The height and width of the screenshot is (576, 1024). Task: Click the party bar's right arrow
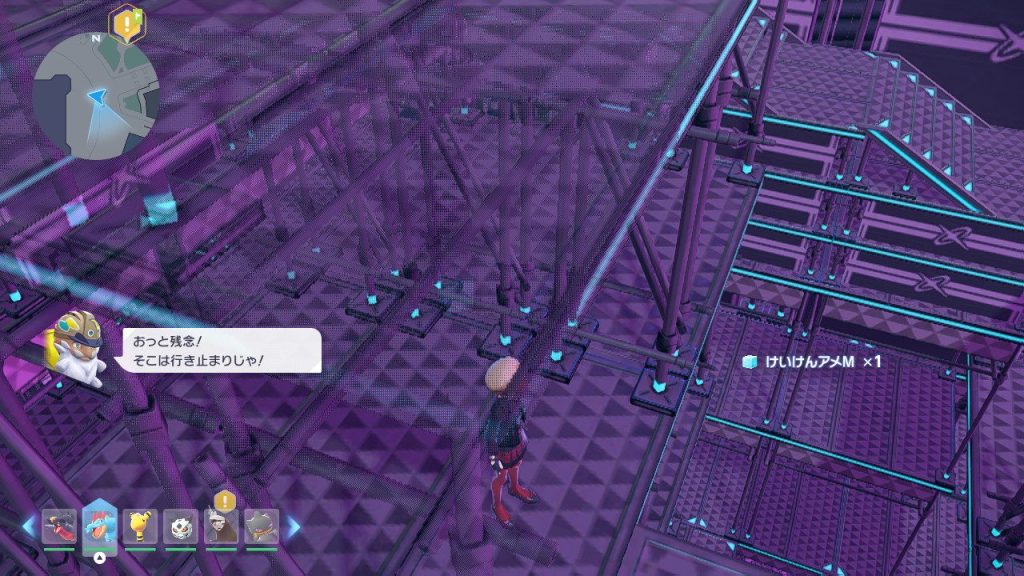(x=293, y=526)
